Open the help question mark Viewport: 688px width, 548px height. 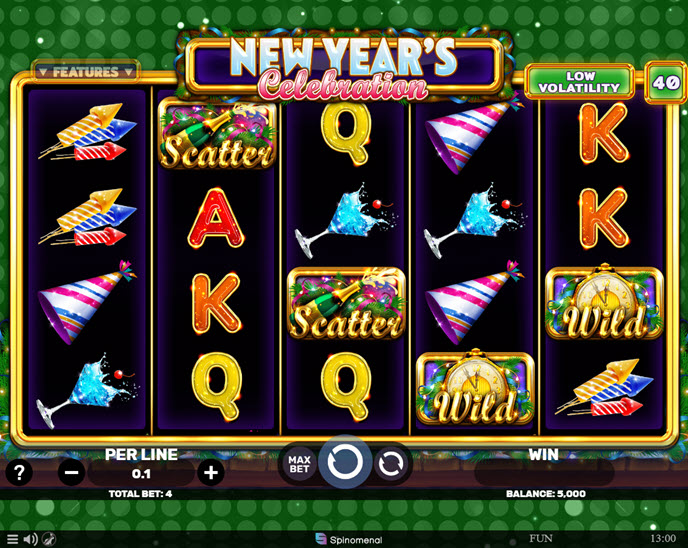(x=18, y=472)
